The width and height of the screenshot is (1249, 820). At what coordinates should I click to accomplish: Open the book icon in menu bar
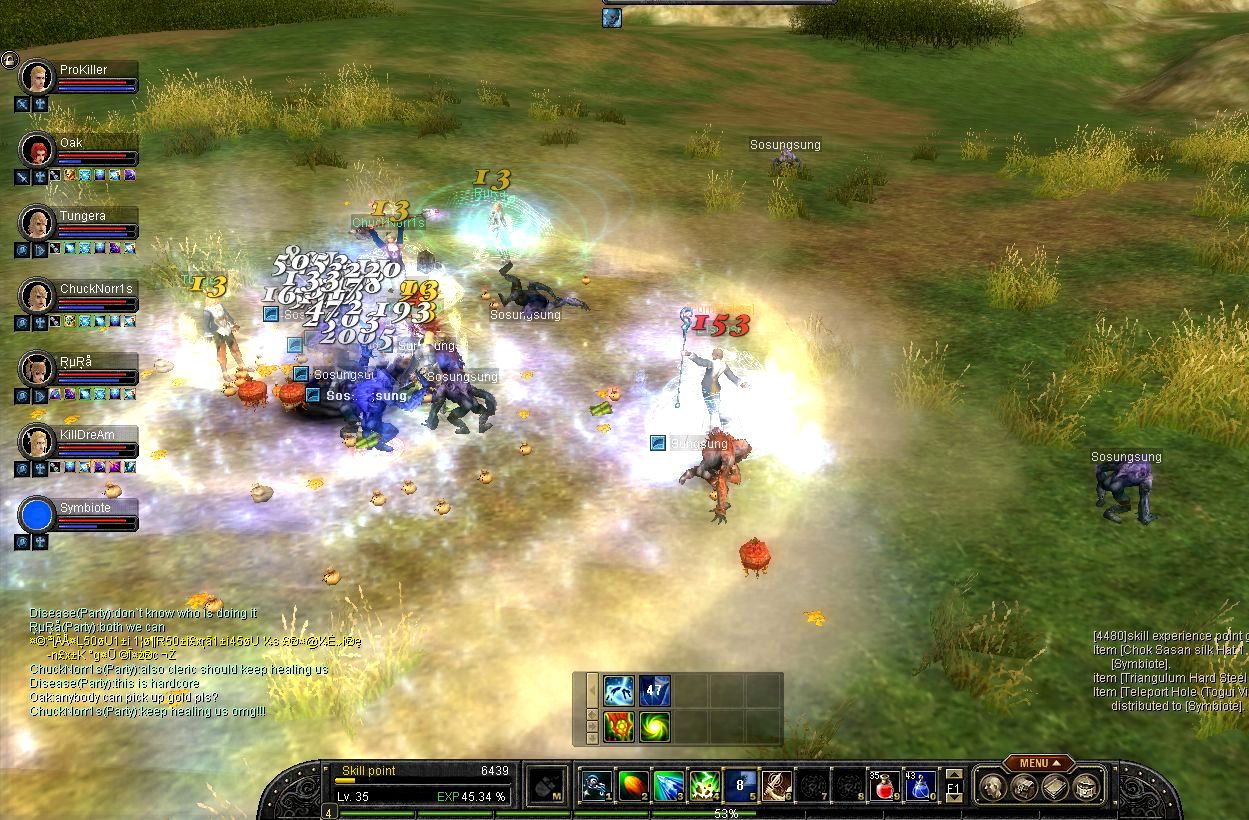pos(1055,787)
